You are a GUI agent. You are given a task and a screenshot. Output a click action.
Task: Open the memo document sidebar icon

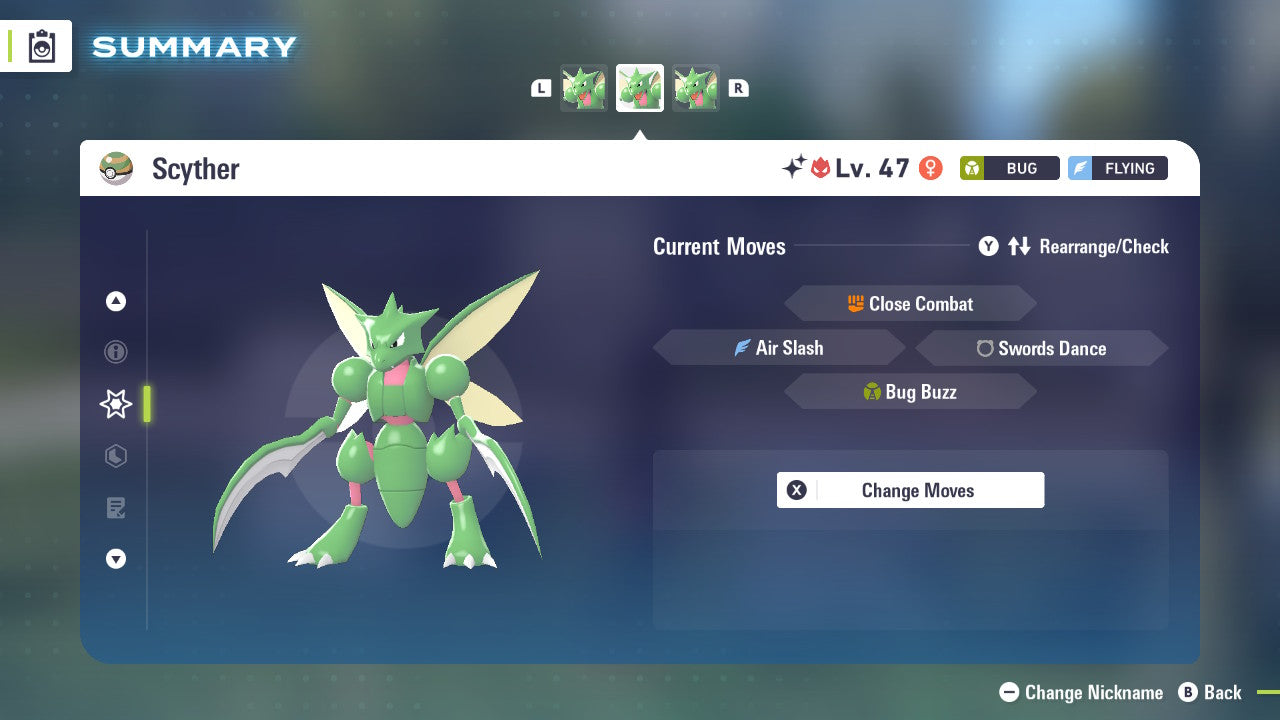[115, 508]
